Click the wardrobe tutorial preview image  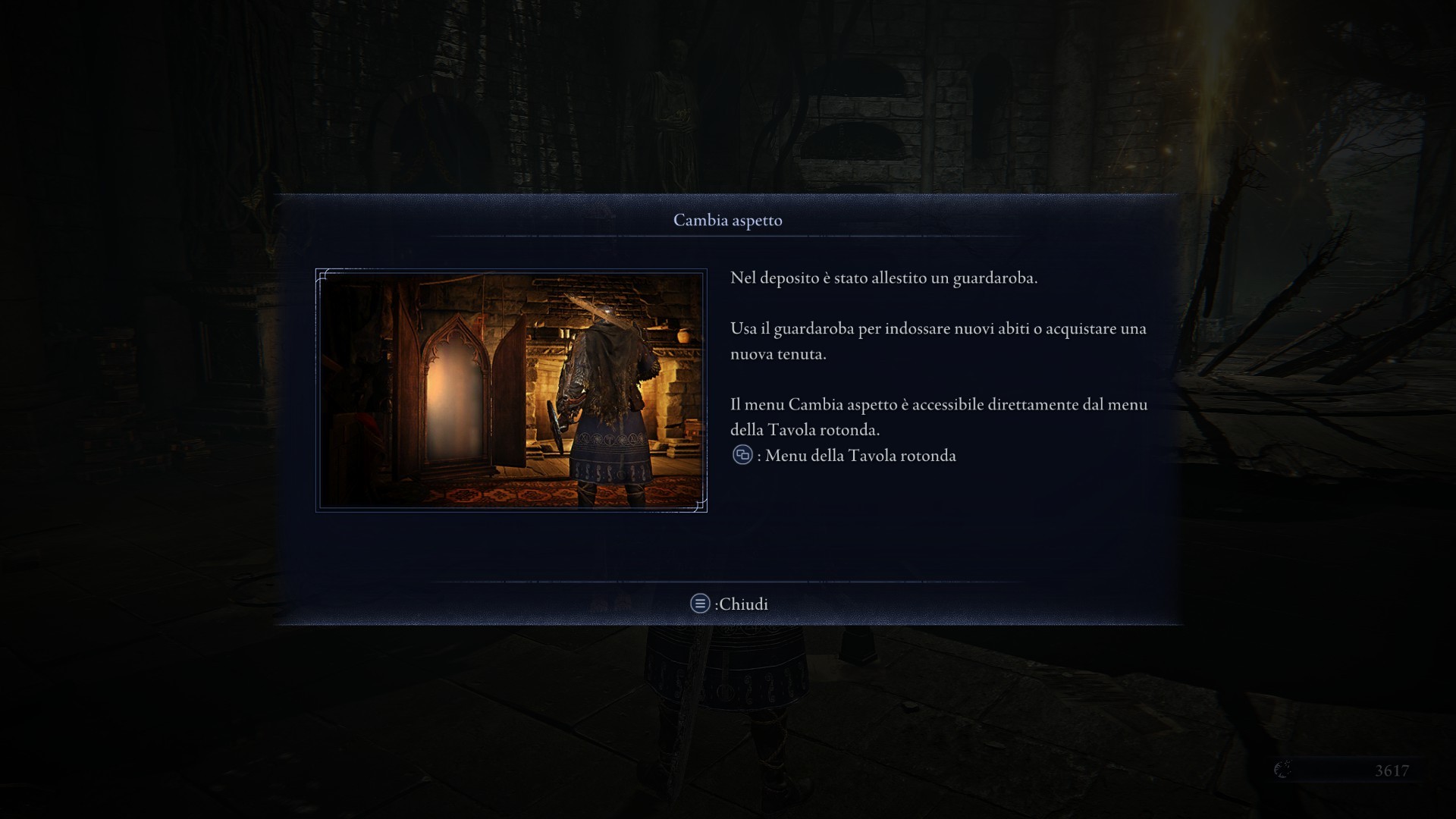coord(511,391)
